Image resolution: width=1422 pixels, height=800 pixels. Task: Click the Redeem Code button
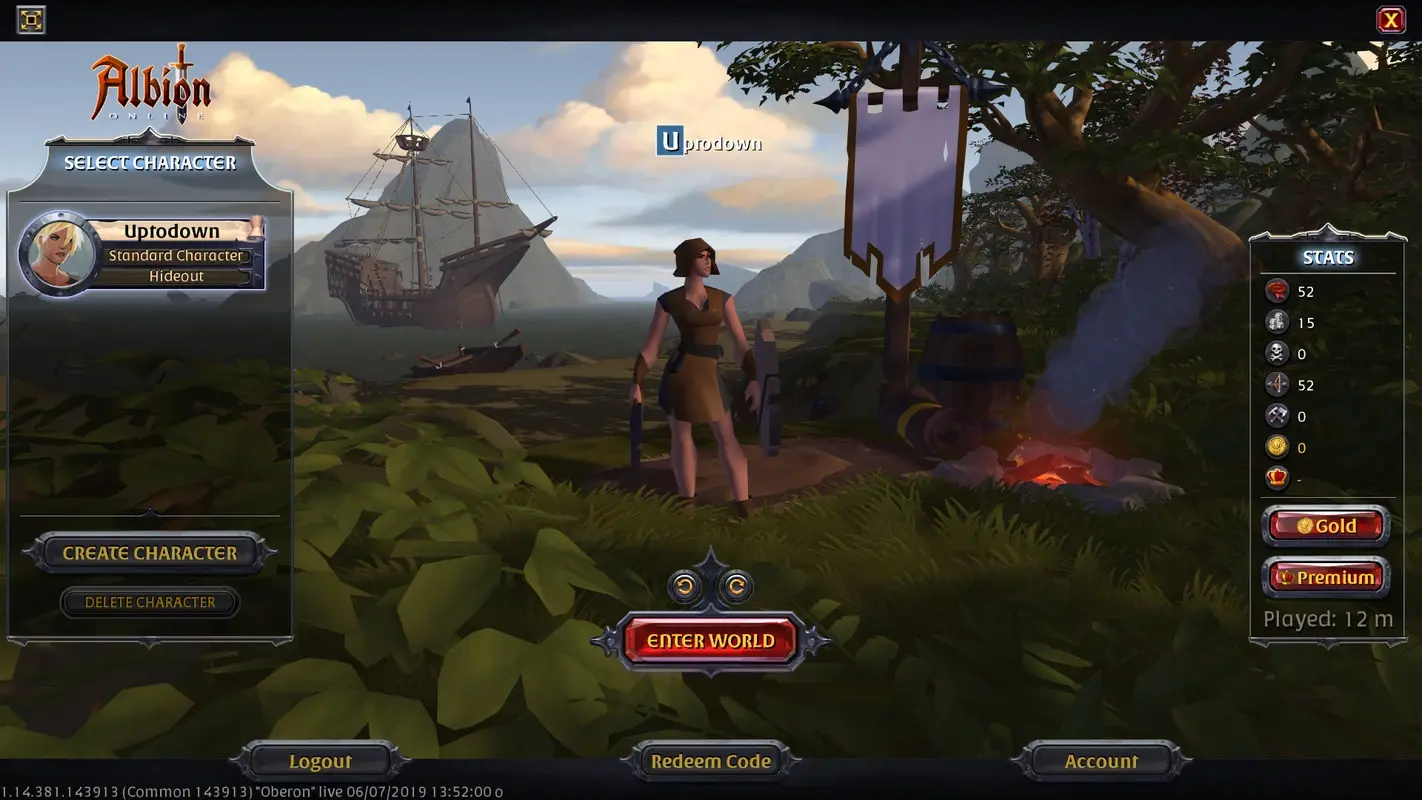[710, 760]
